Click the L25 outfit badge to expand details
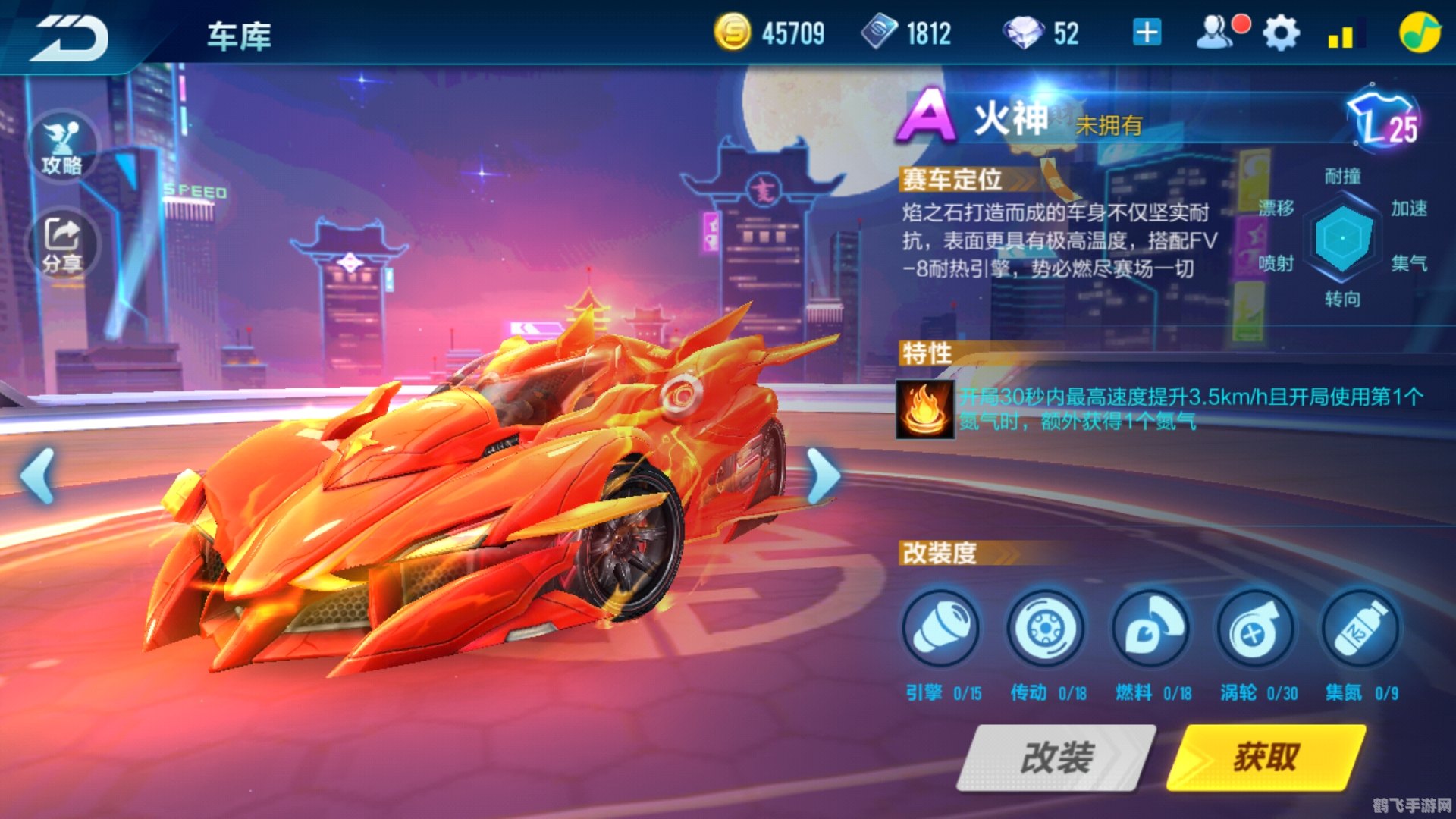 pyautogui.click(x=1382, y=118)
